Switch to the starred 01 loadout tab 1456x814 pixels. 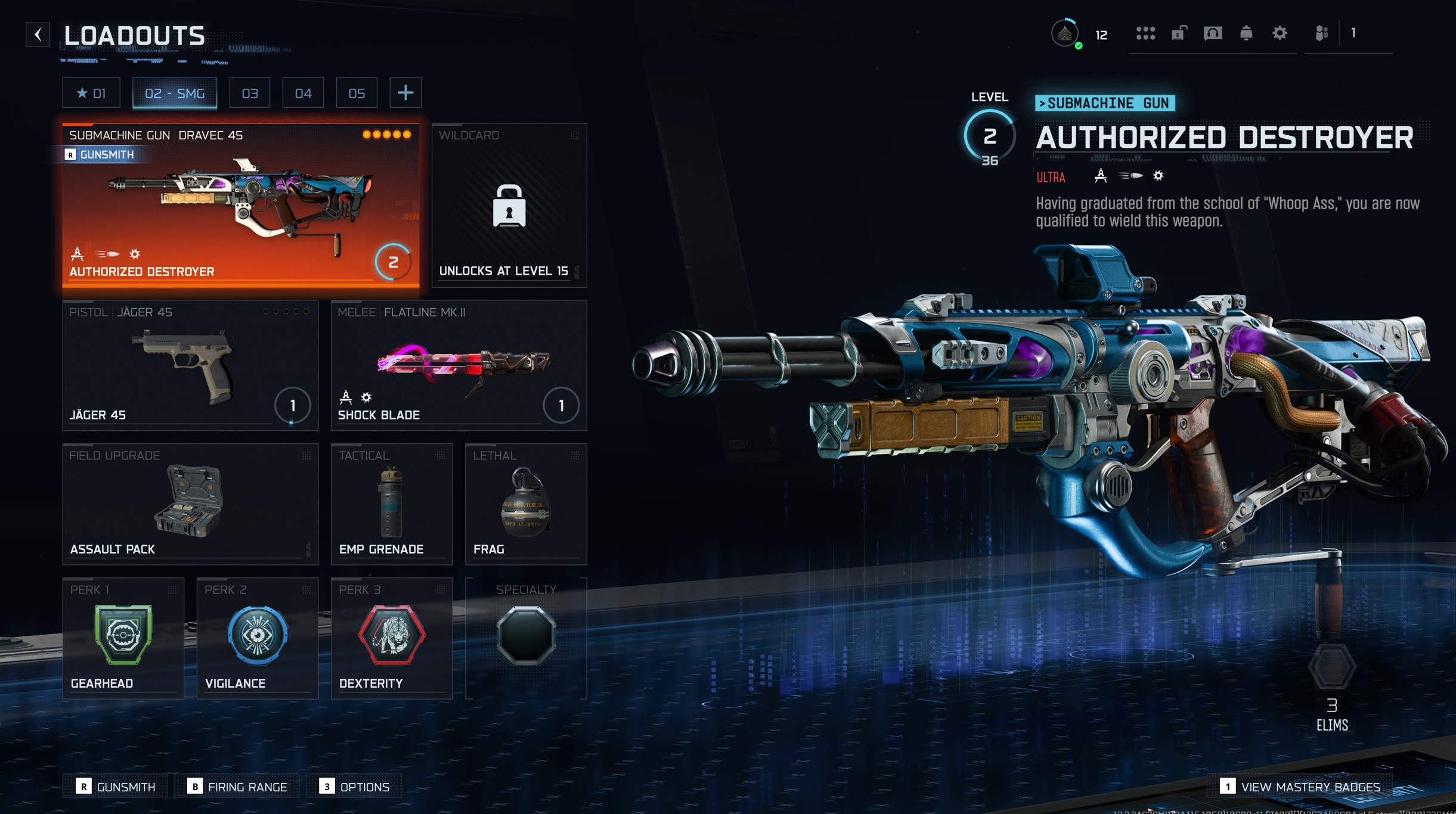(x=91, y=93)
